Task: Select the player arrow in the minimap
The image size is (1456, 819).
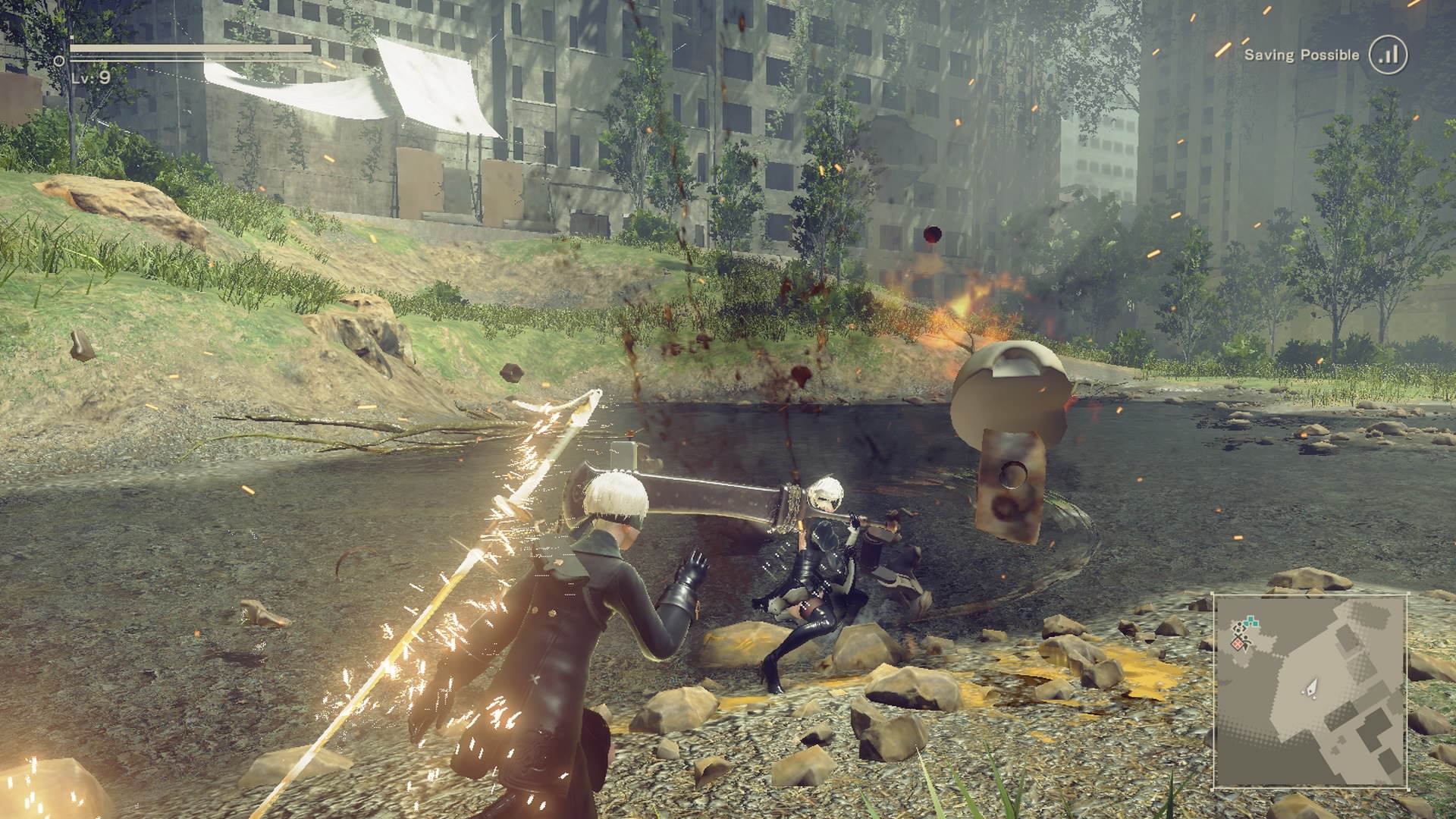Action: tap(1311, 687)
